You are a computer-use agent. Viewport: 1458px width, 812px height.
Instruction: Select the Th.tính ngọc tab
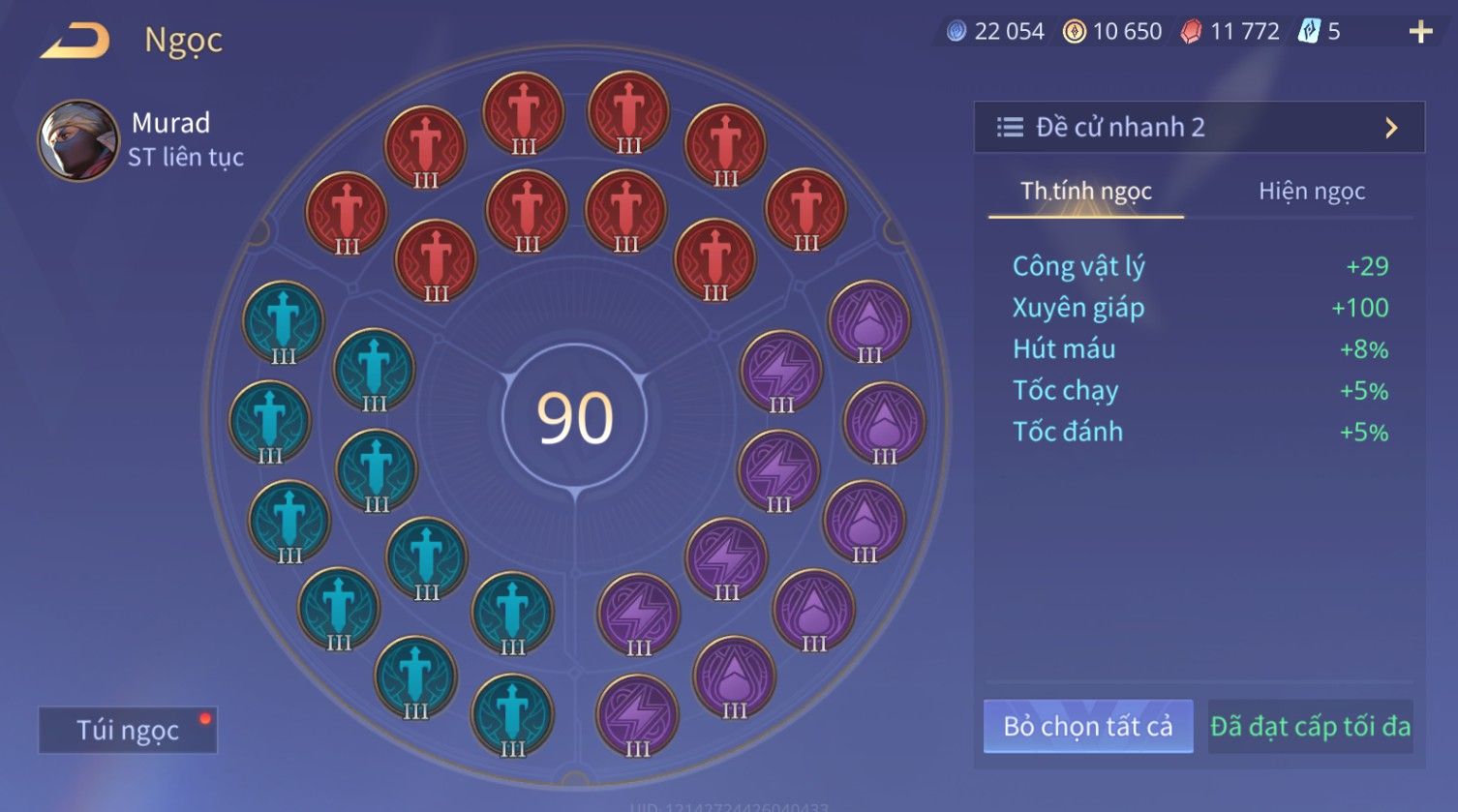coord(1085,191)
